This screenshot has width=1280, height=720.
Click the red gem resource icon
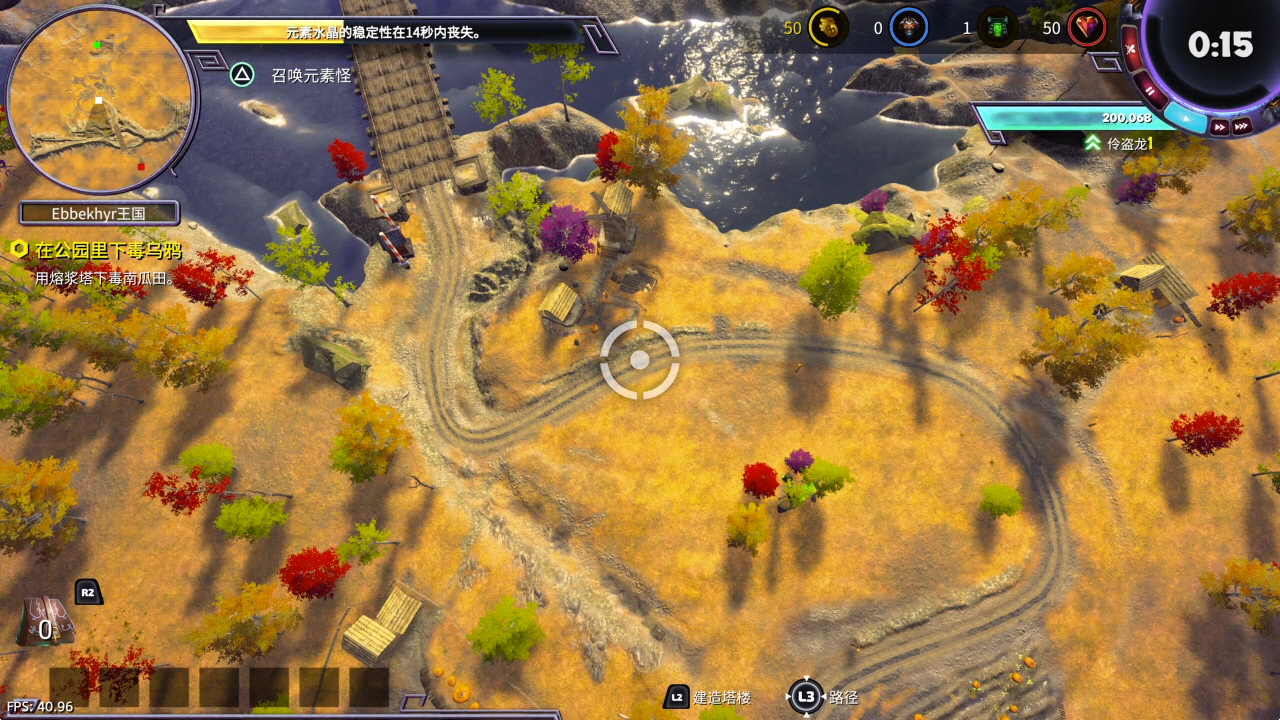(1086, 28)
